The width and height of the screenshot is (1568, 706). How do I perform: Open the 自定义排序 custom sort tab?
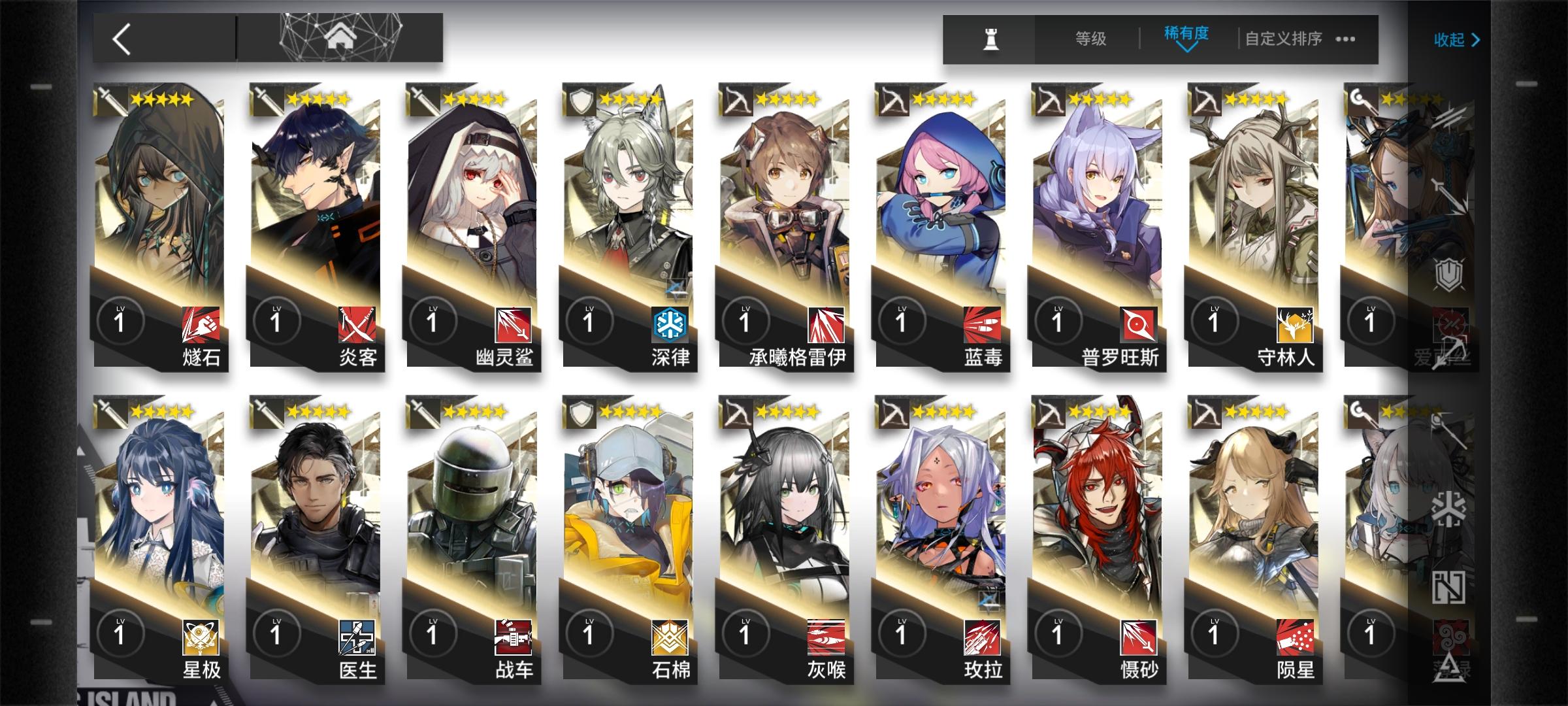point(1282,38)
